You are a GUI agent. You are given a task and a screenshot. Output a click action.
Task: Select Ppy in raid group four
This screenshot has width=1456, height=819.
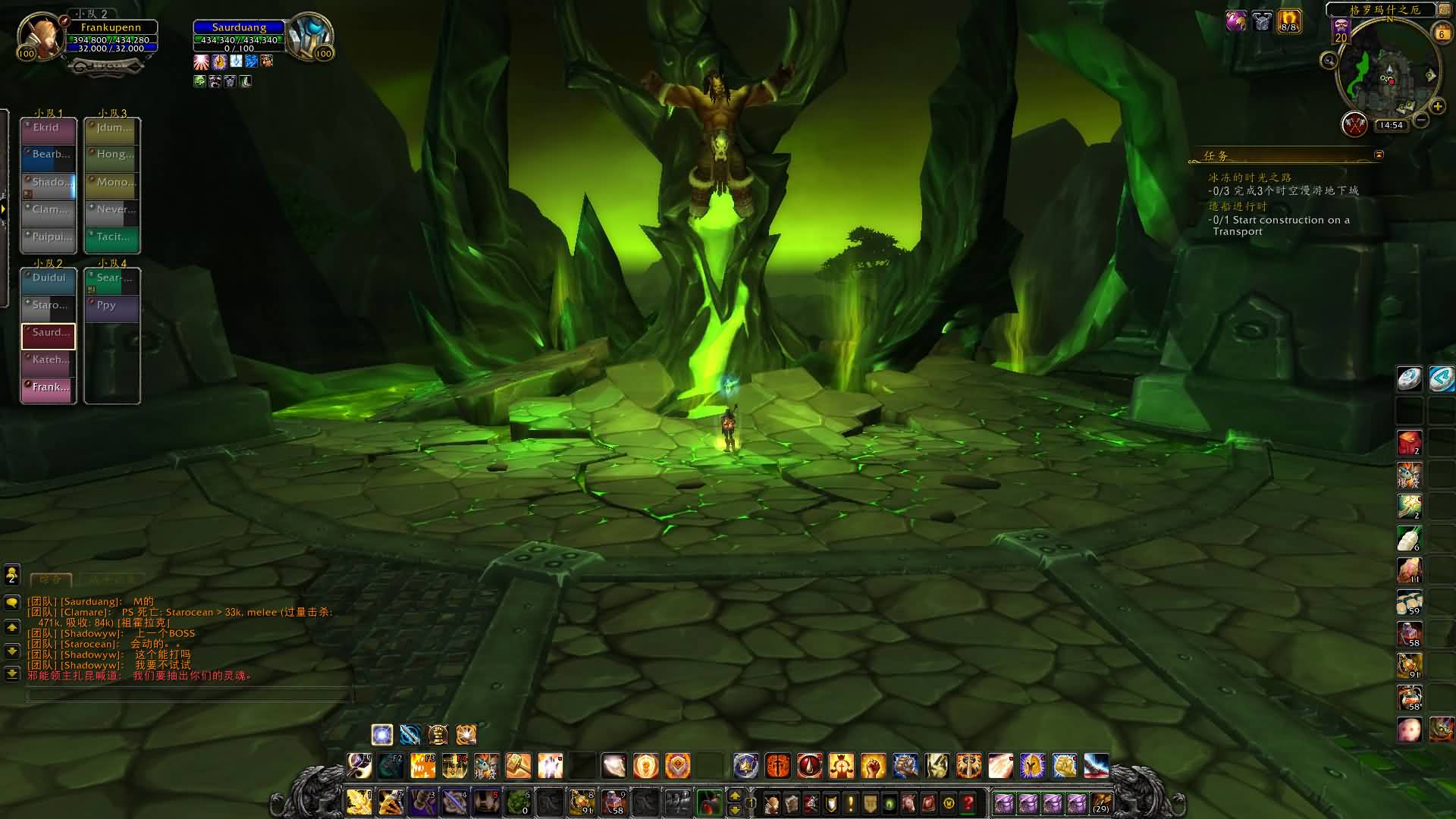click(112, 307)
